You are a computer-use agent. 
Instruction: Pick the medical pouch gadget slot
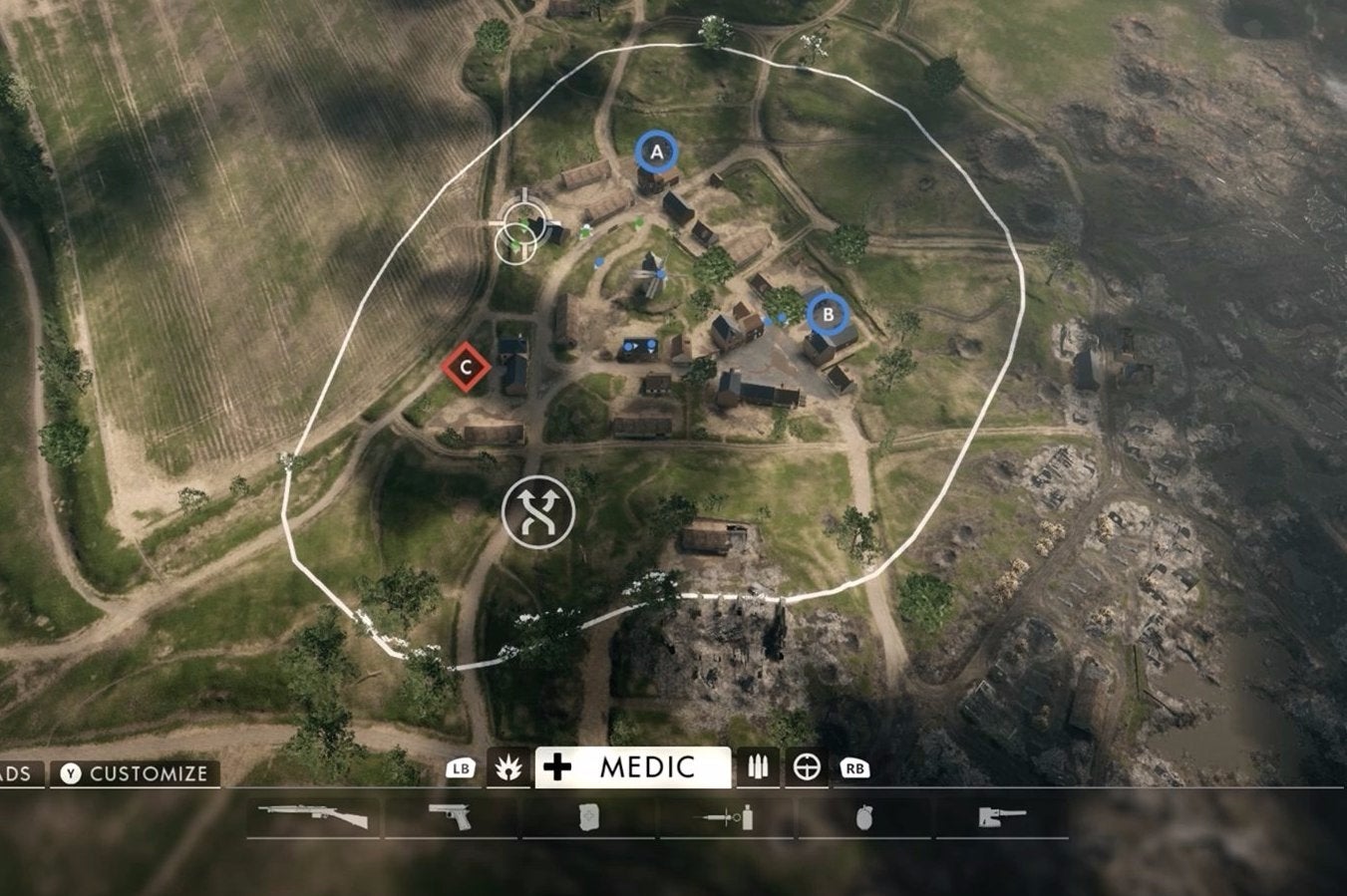click(588, 817)
